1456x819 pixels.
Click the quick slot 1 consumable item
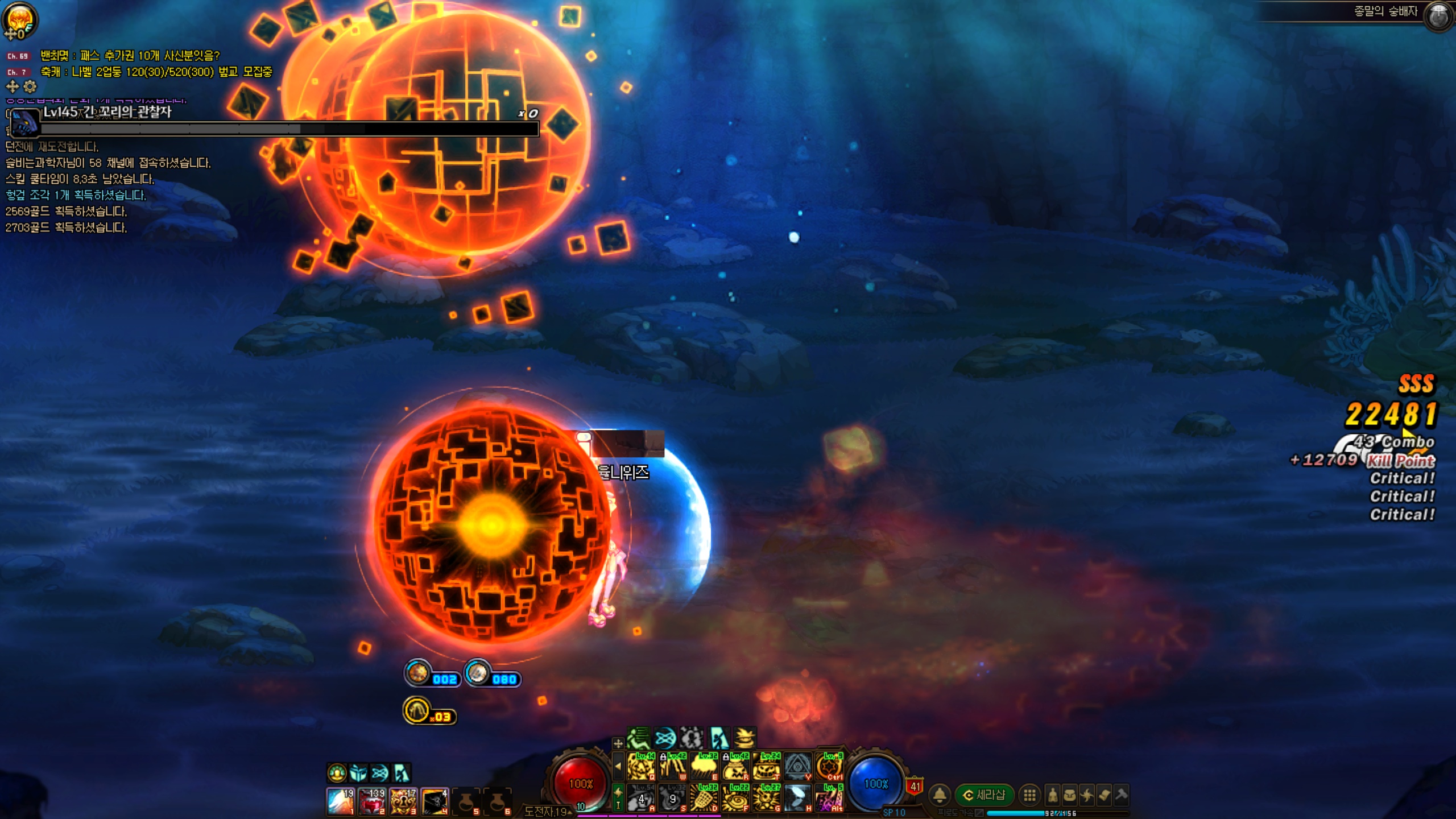pyautogui.click(x=341, y=801)
